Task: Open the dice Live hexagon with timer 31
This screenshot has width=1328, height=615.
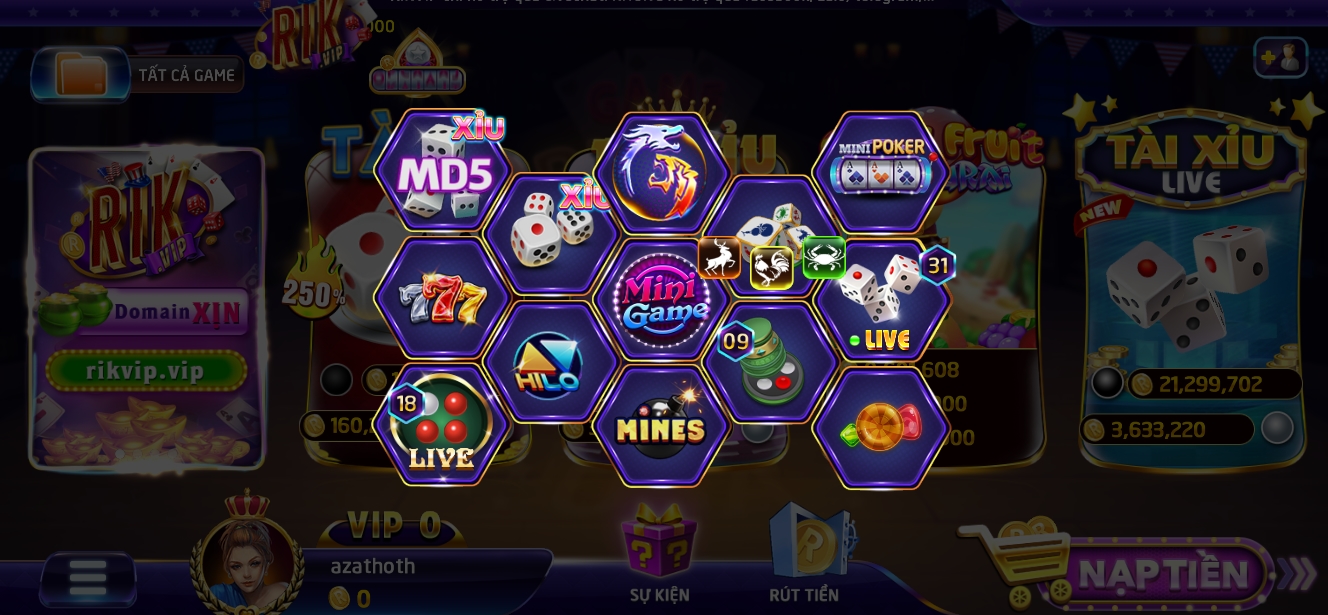Action: click(880, 299)
